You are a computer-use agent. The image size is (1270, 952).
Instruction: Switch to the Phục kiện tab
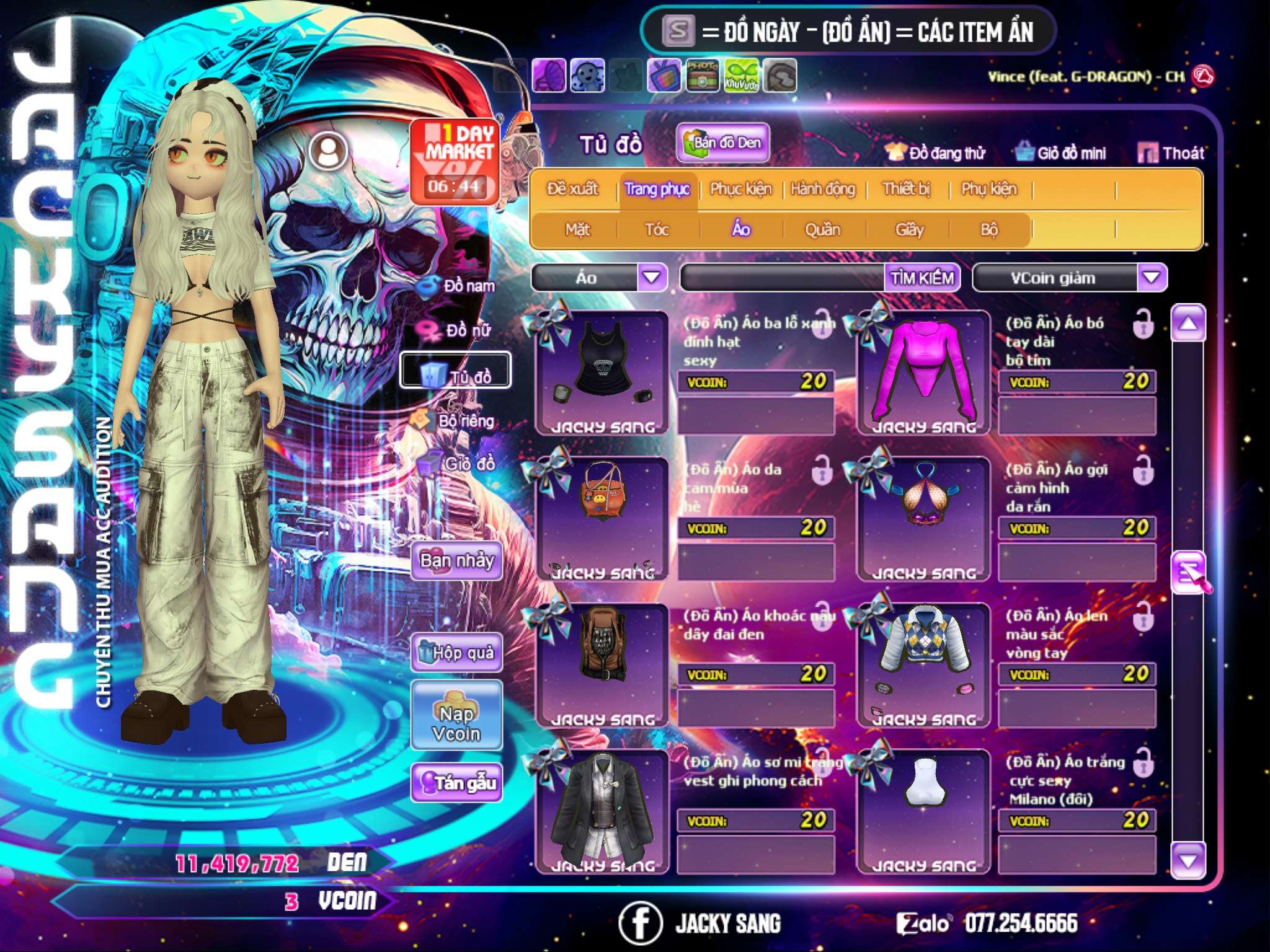click(740, 189)
